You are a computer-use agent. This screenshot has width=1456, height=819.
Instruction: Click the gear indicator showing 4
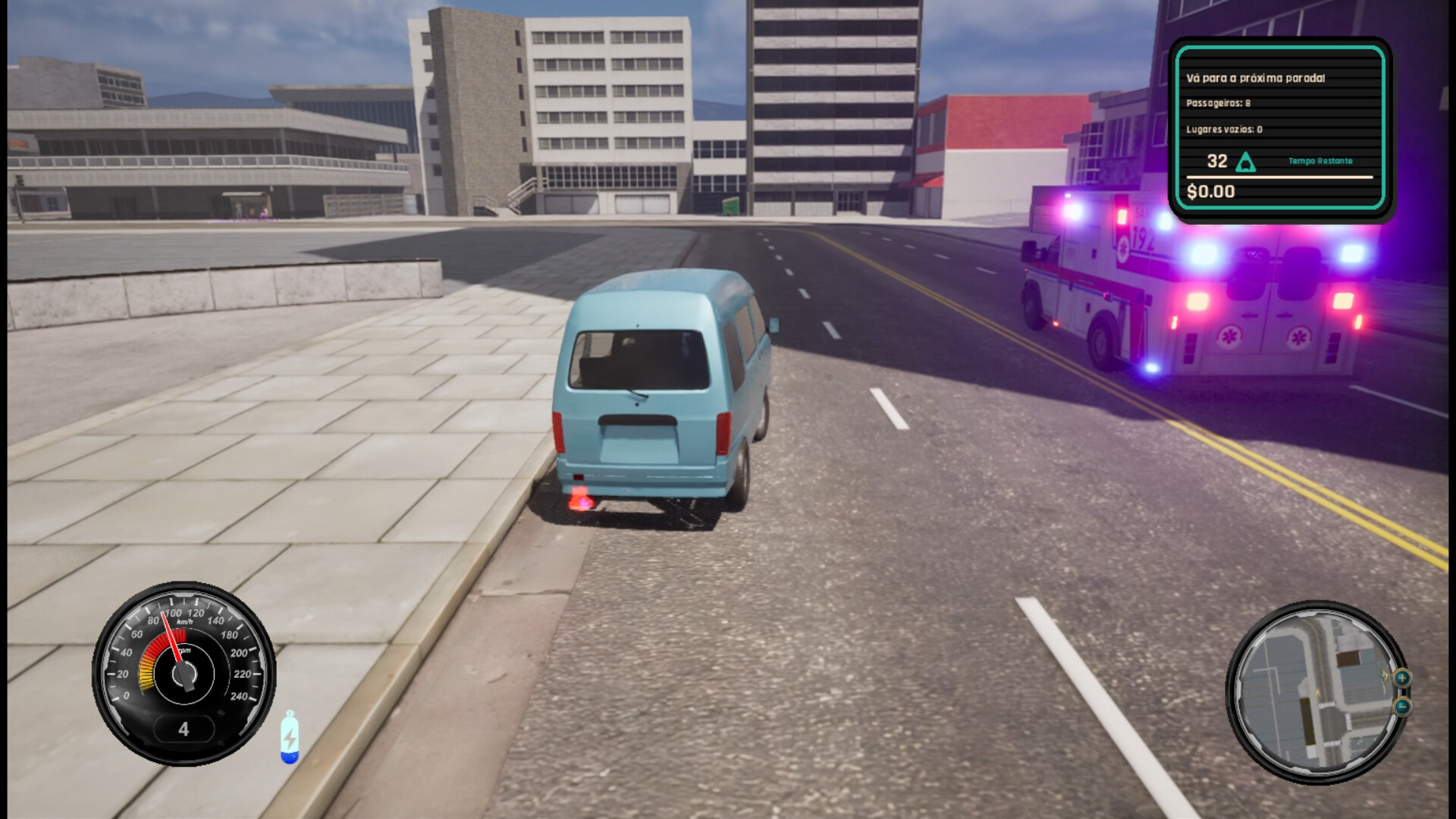pyautogui.click(x=183, y=729)
